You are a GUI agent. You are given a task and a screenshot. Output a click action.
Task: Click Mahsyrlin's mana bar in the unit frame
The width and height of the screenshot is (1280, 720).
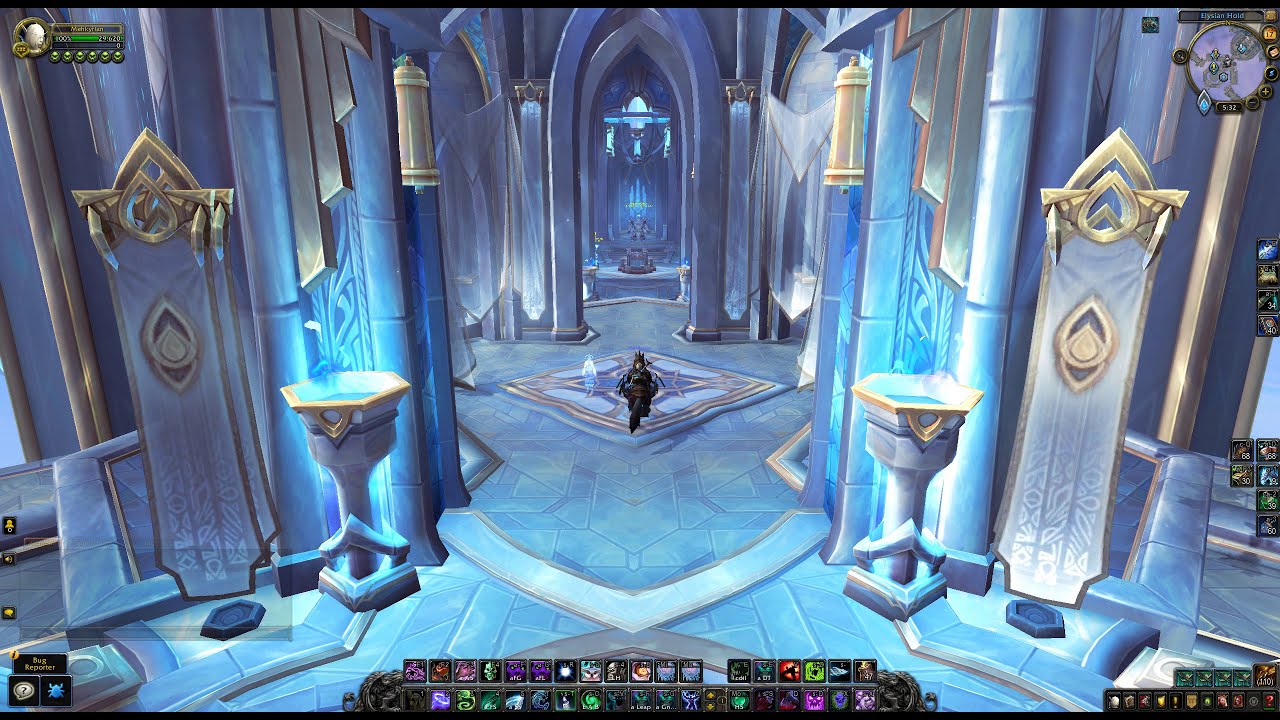click(90, 44)
